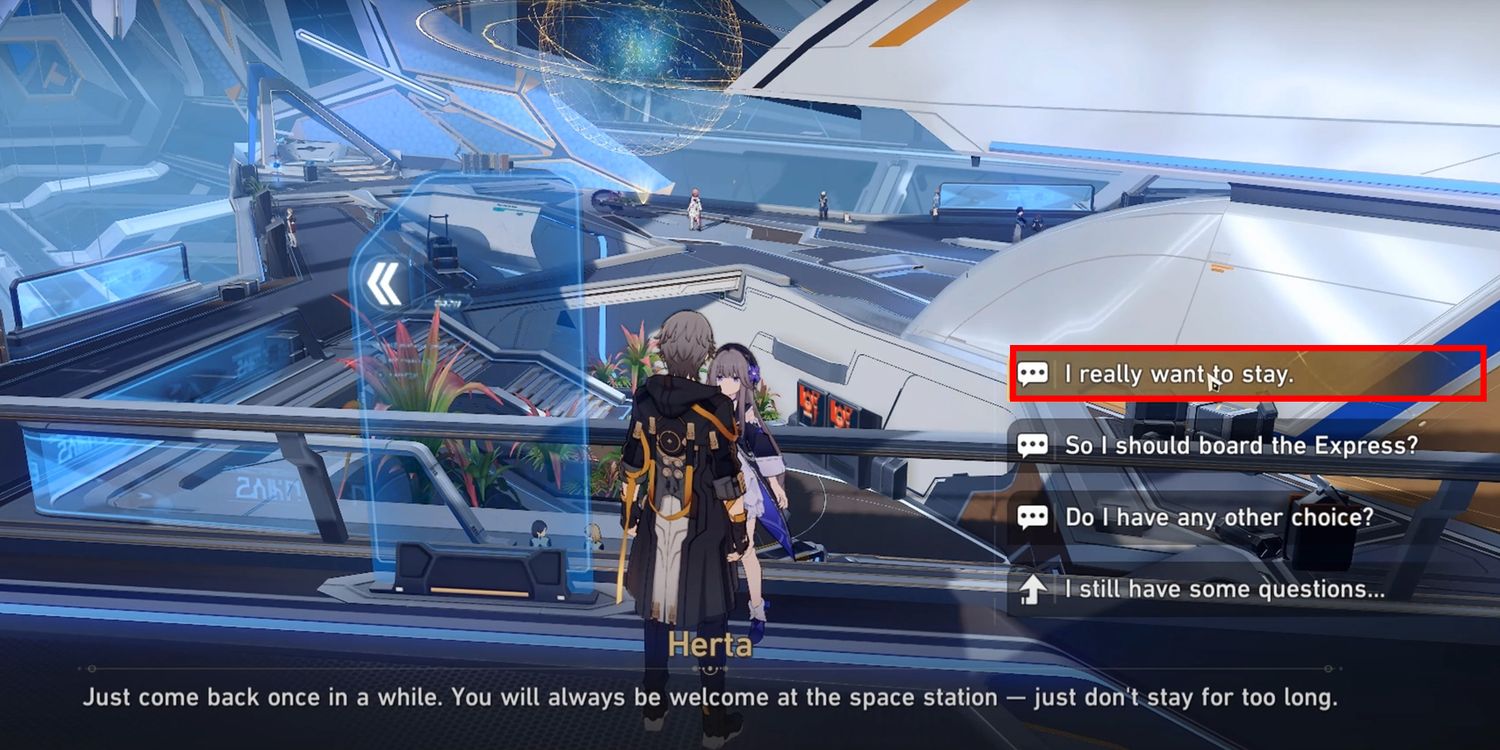
Task: Click the up-arrow icon beside "I still have some questions..."
Action: coord(1034,588)
